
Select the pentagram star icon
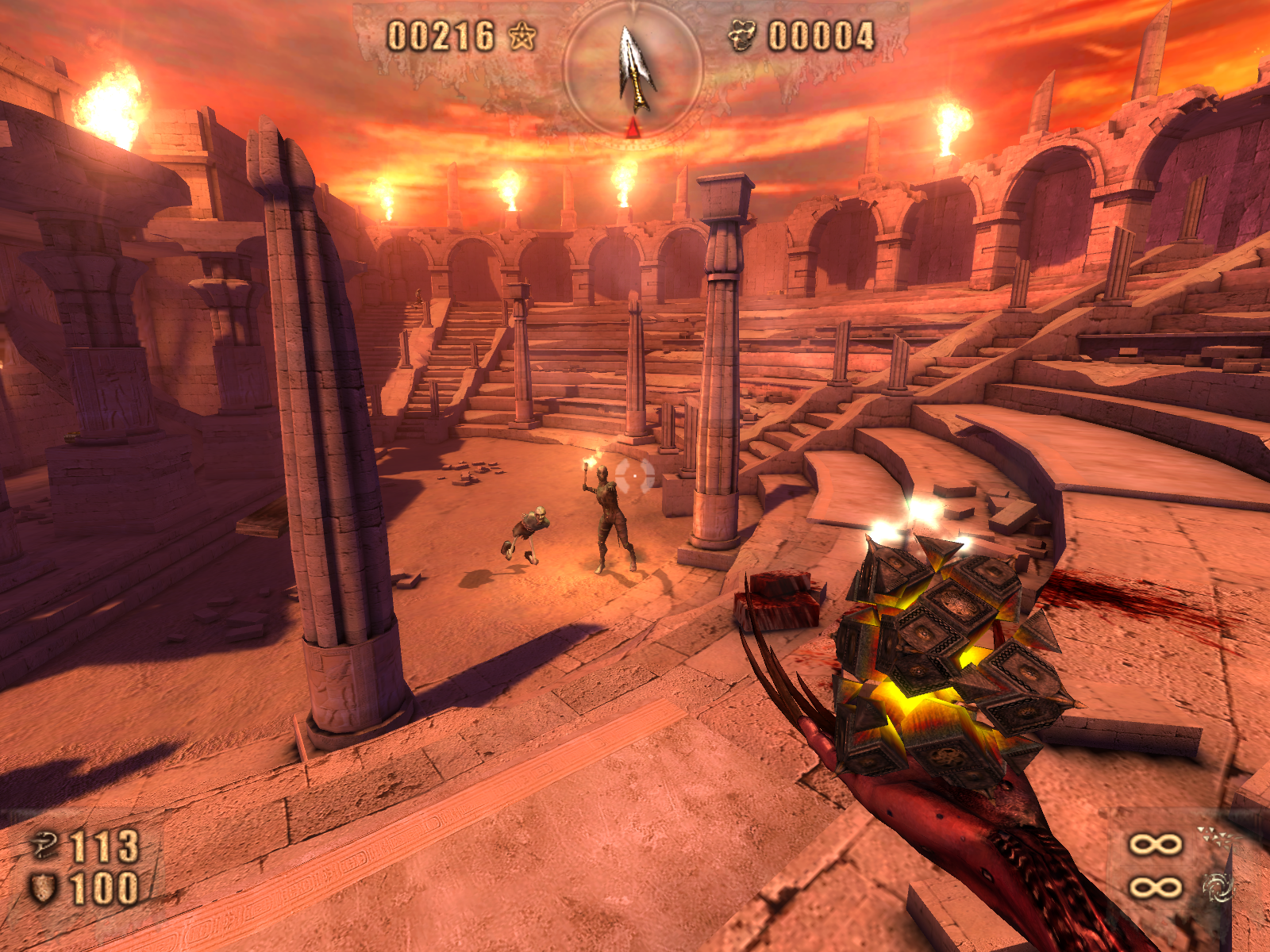[522, 36]
